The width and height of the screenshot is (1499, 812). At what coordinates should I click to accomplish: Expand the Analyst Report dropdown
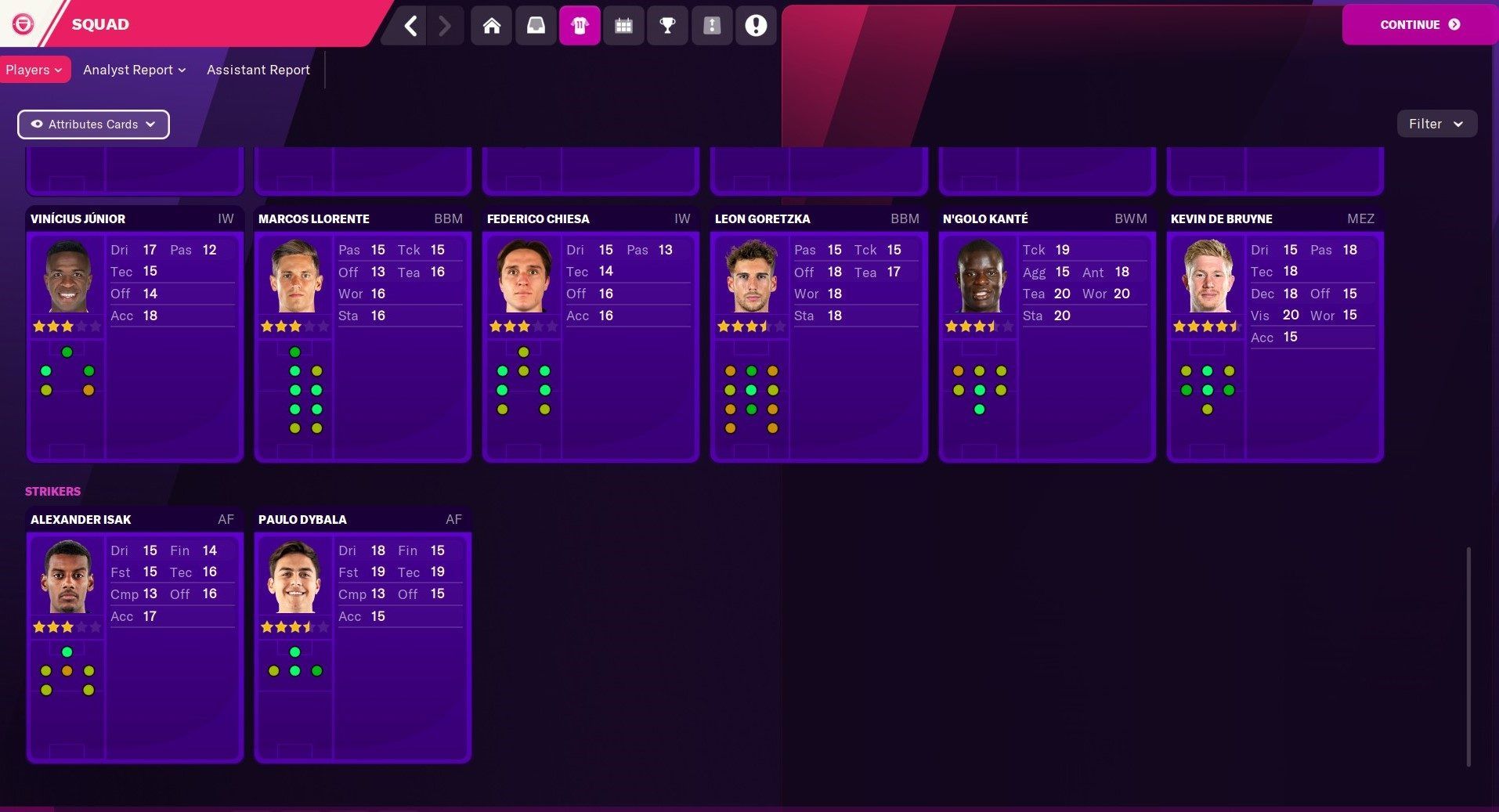(133, 70)
